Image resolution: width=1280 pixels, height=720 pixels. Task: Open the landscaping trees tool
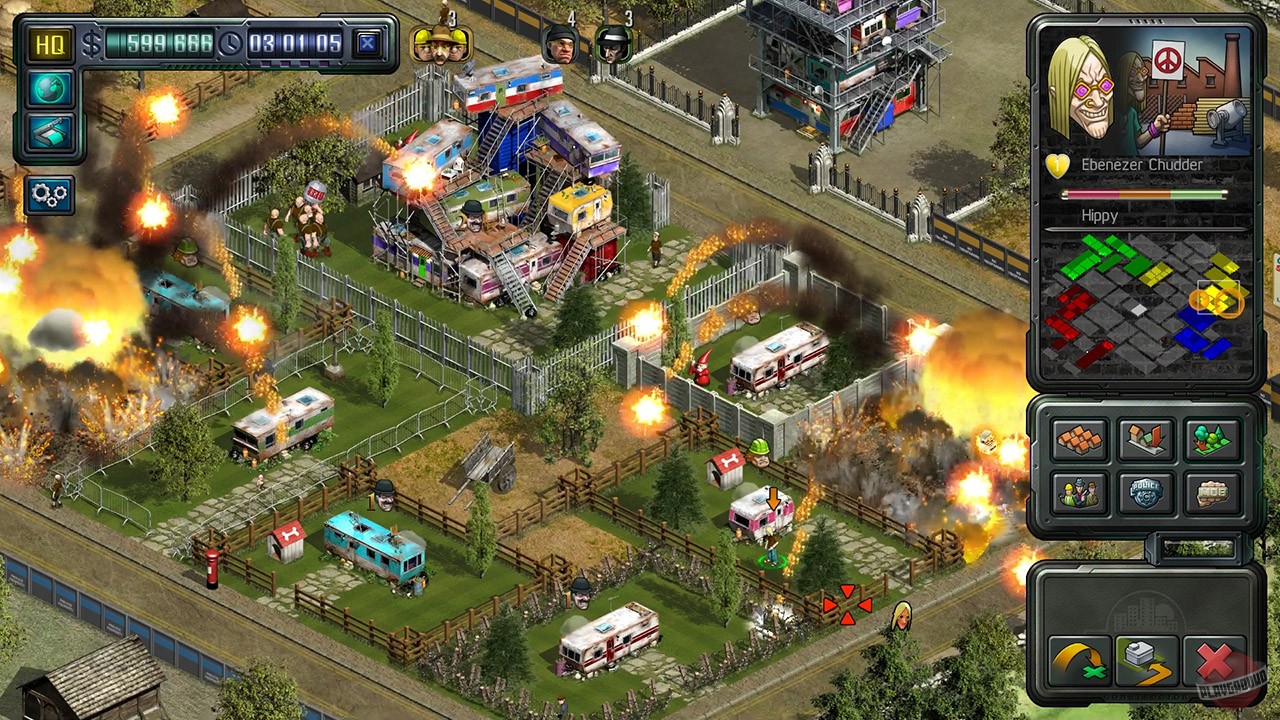[x=1212, y=440]
